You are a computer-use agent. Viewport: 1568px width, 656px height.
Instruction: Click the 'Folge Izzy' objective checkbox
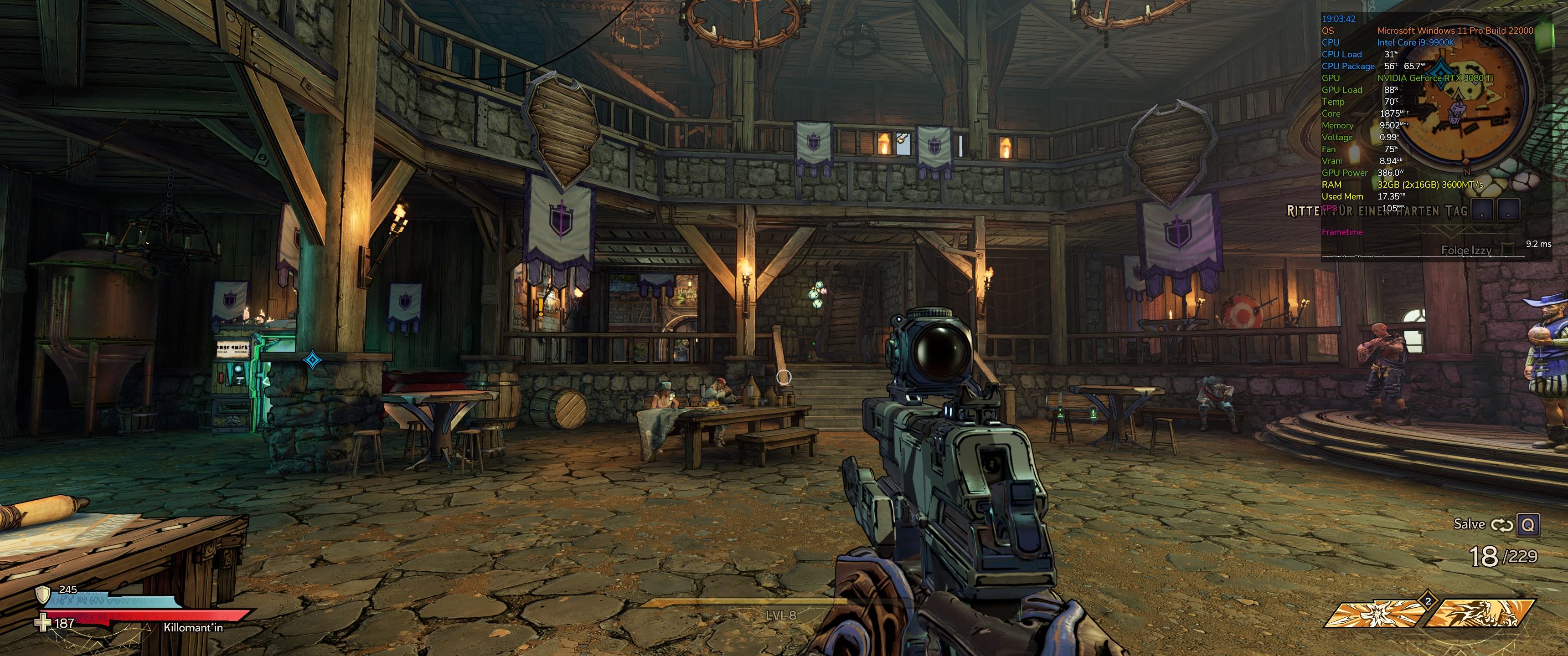pyautogui.click(x=1508, y=250)
